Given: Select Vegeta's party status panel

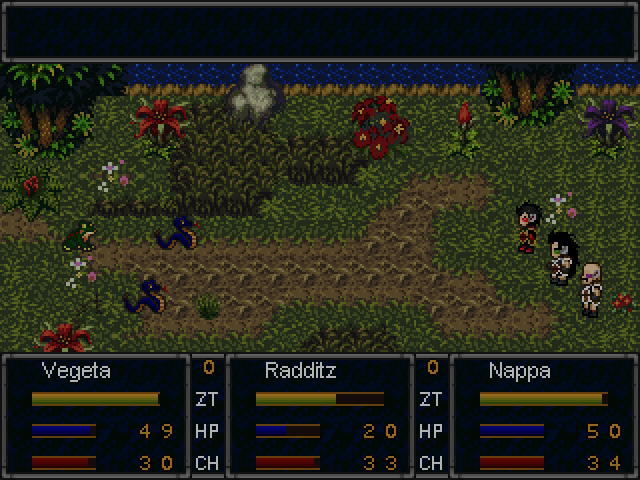Looking at the screenshot, I should [x=96, y=415].
